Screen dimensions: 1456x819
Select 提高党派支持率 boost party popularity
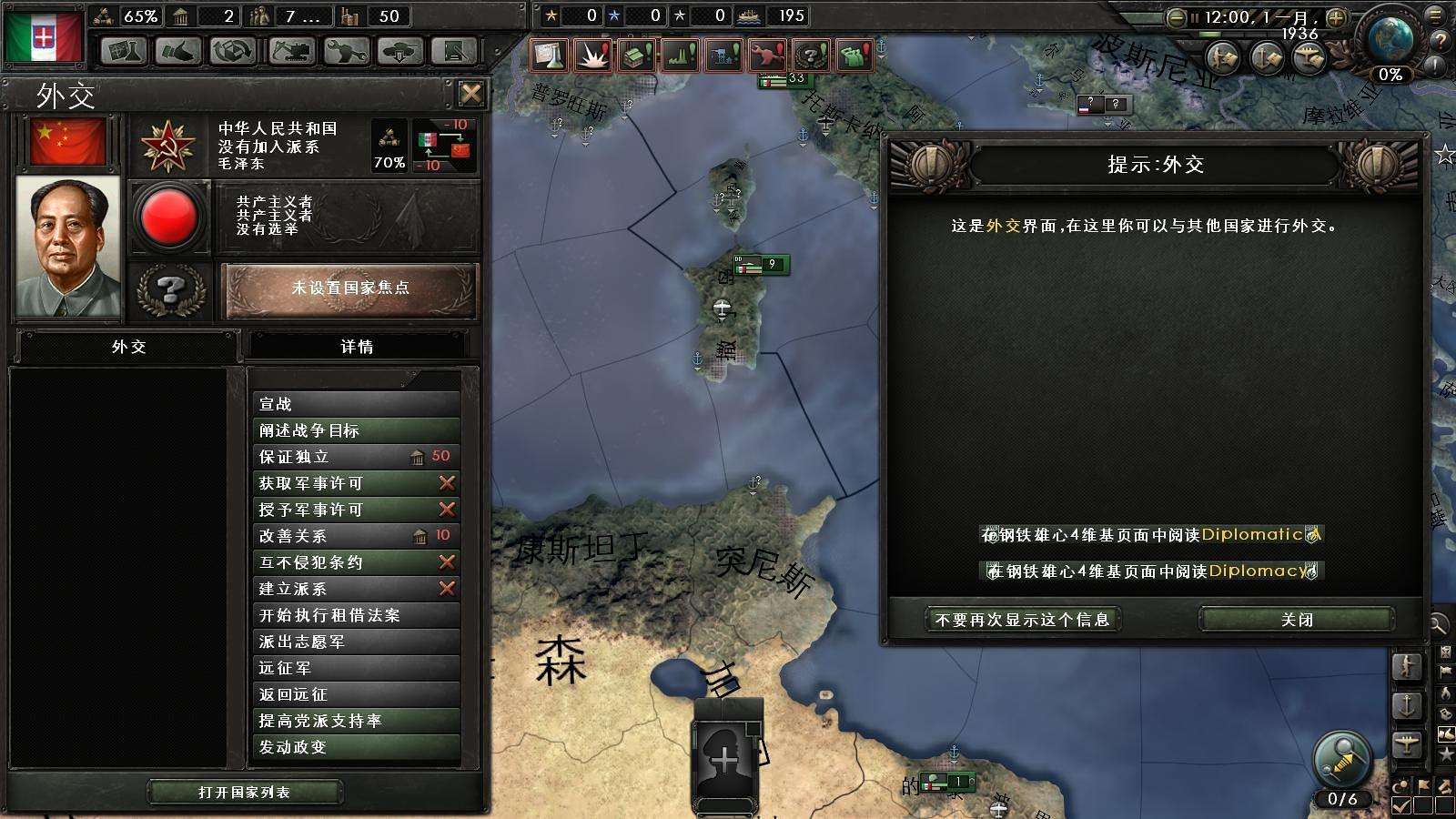pyautogui.click(x=356, y=721)
